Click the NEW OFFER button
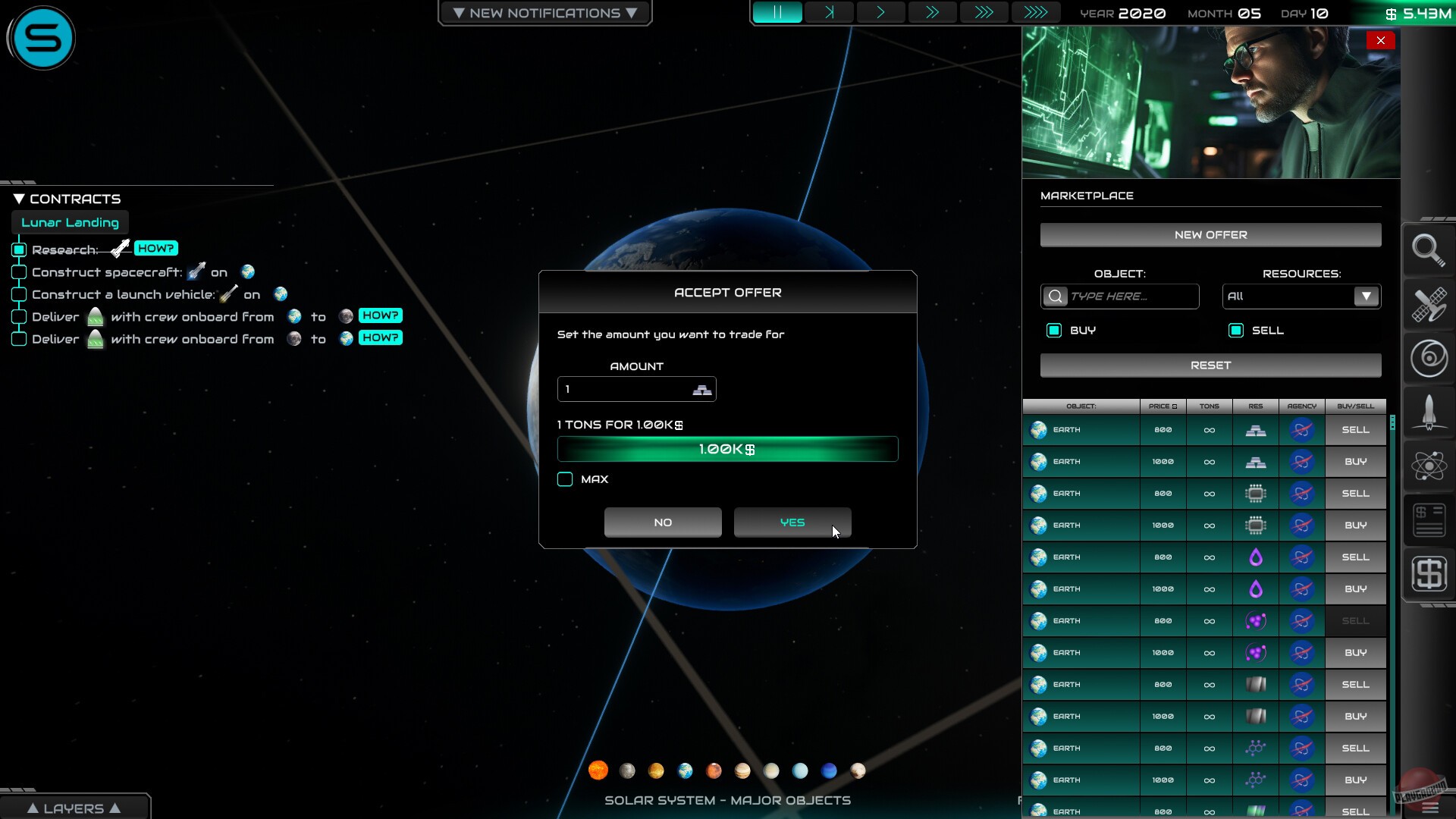Viewport: 1456px width, 819px height. pos(1210,235)
